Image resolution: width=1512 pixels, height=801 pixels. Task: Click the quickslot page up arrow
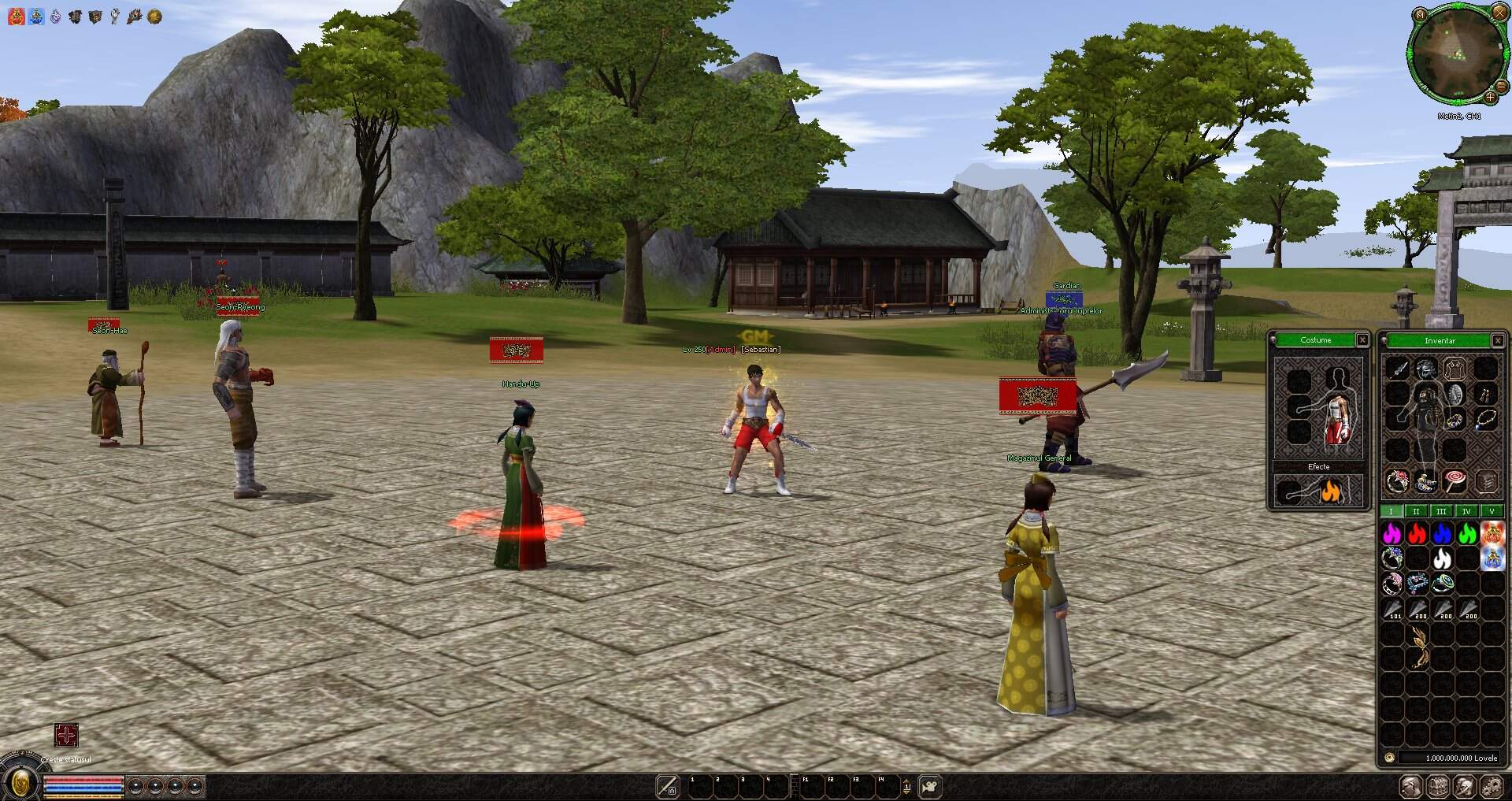coord(906,780)
